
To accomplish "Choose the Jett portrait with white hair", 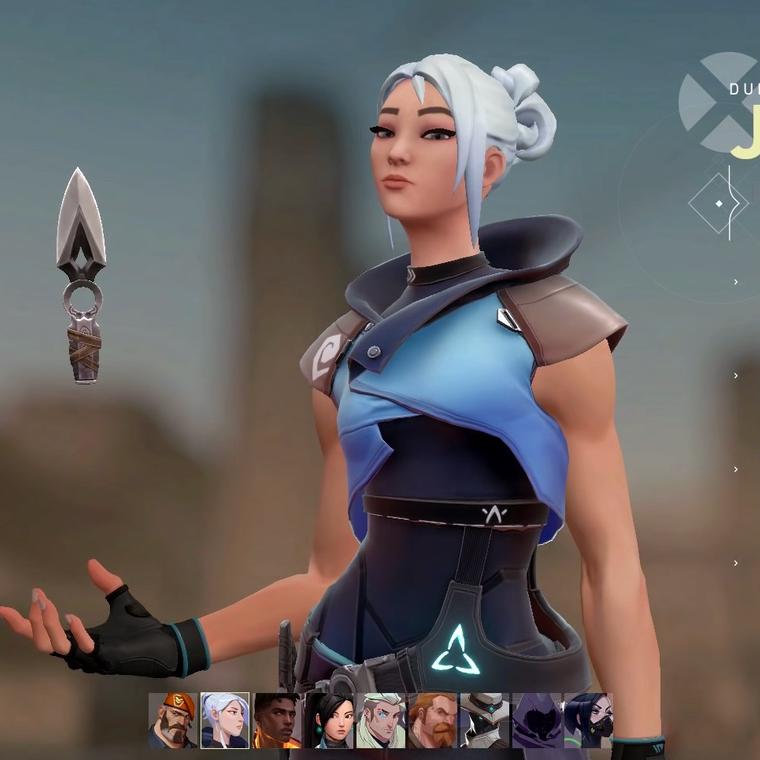I will pos(225,720).
